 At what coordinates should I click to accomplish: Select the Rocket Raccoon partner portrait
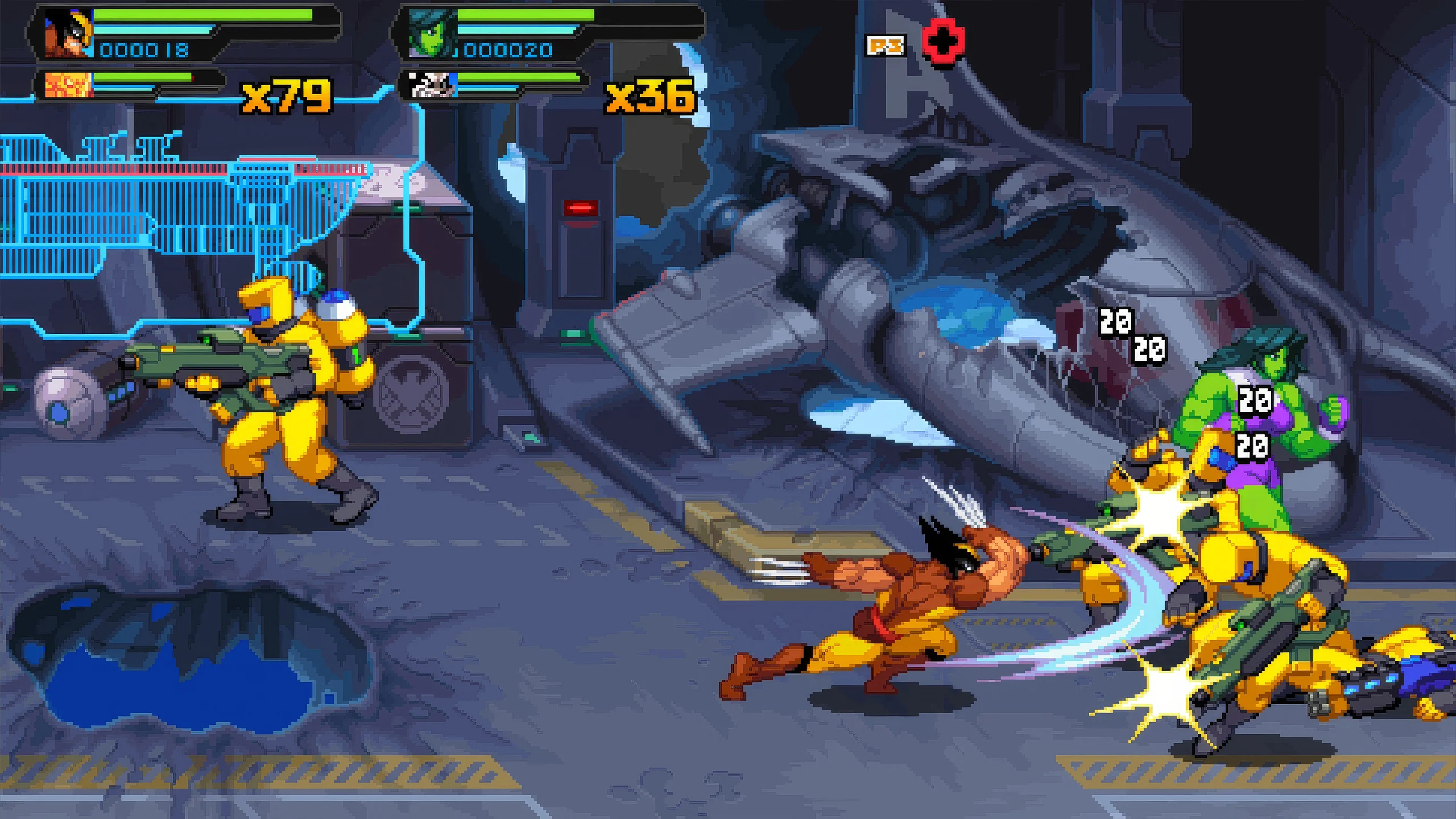pyautogui.click(x=433, y=85)
